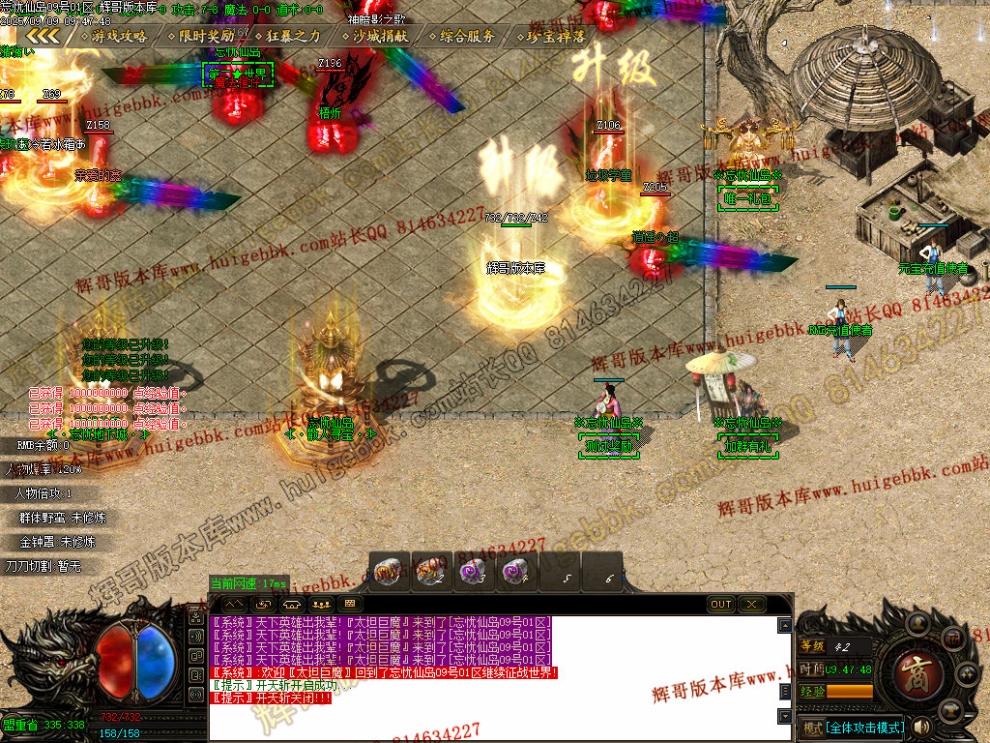Toggle sound with the speaker icon
Screen dimensions: 990x743
click(921, 726)
